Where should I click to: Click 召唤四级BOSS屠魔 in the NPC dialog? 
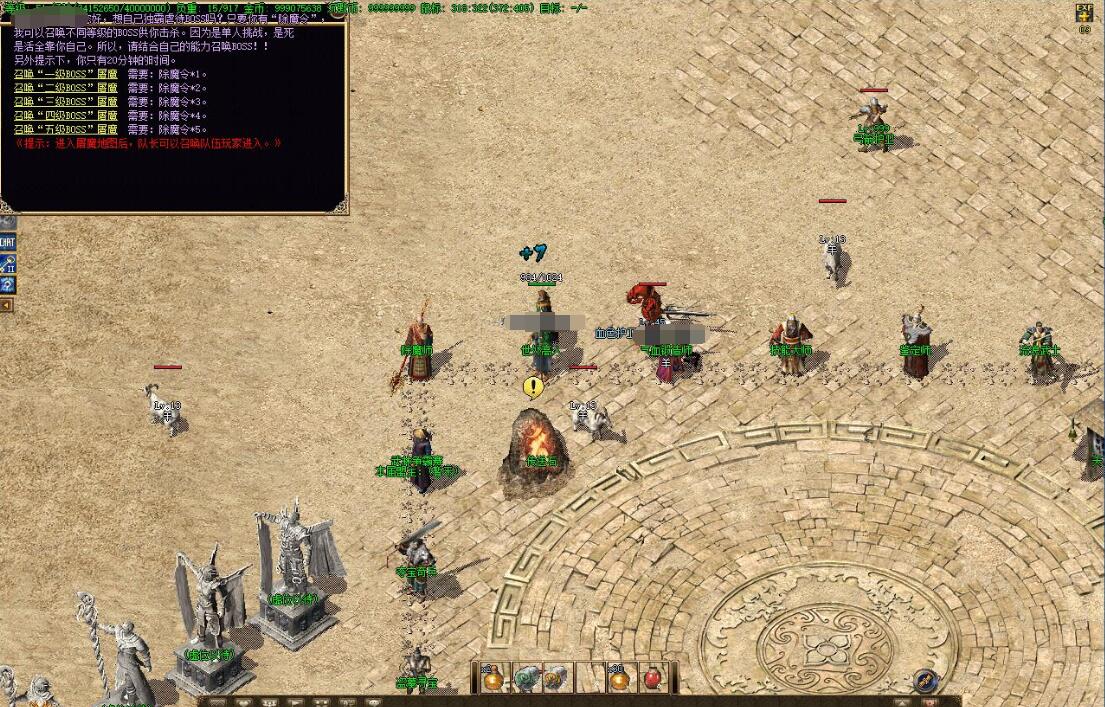point(65,116)
